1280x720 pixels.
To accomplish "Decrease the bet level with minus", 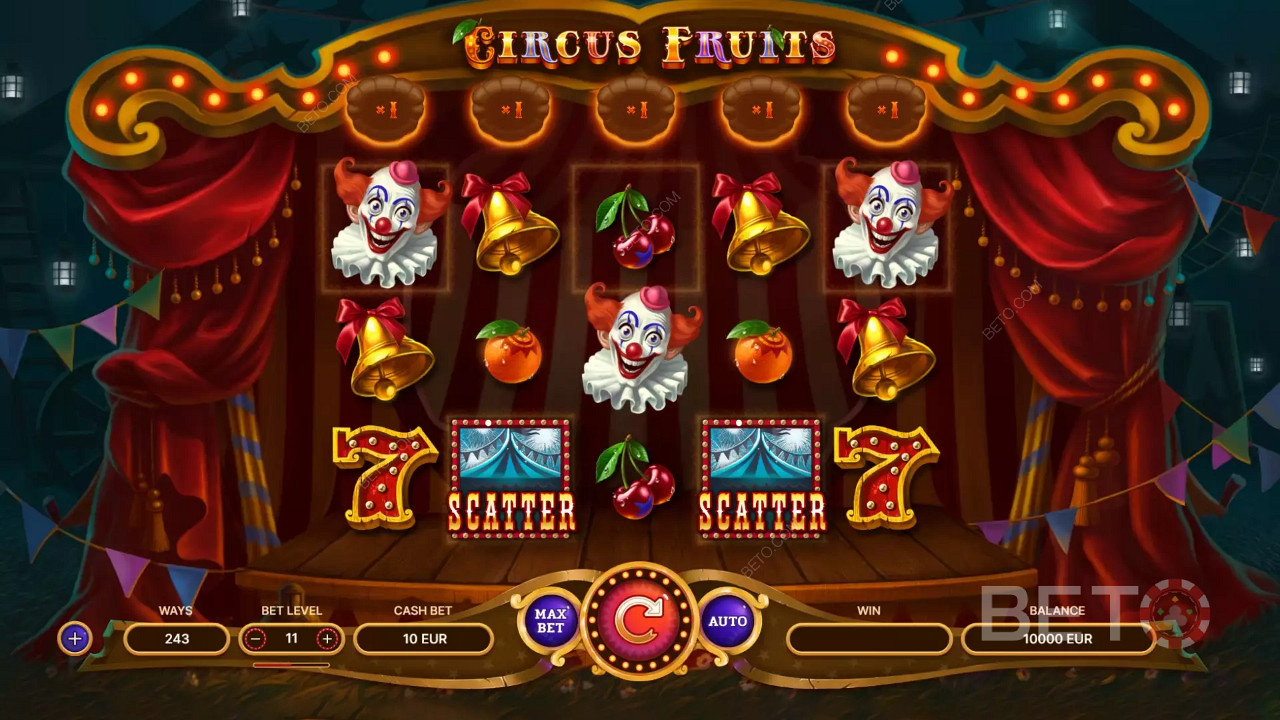I will pos(257,638).
